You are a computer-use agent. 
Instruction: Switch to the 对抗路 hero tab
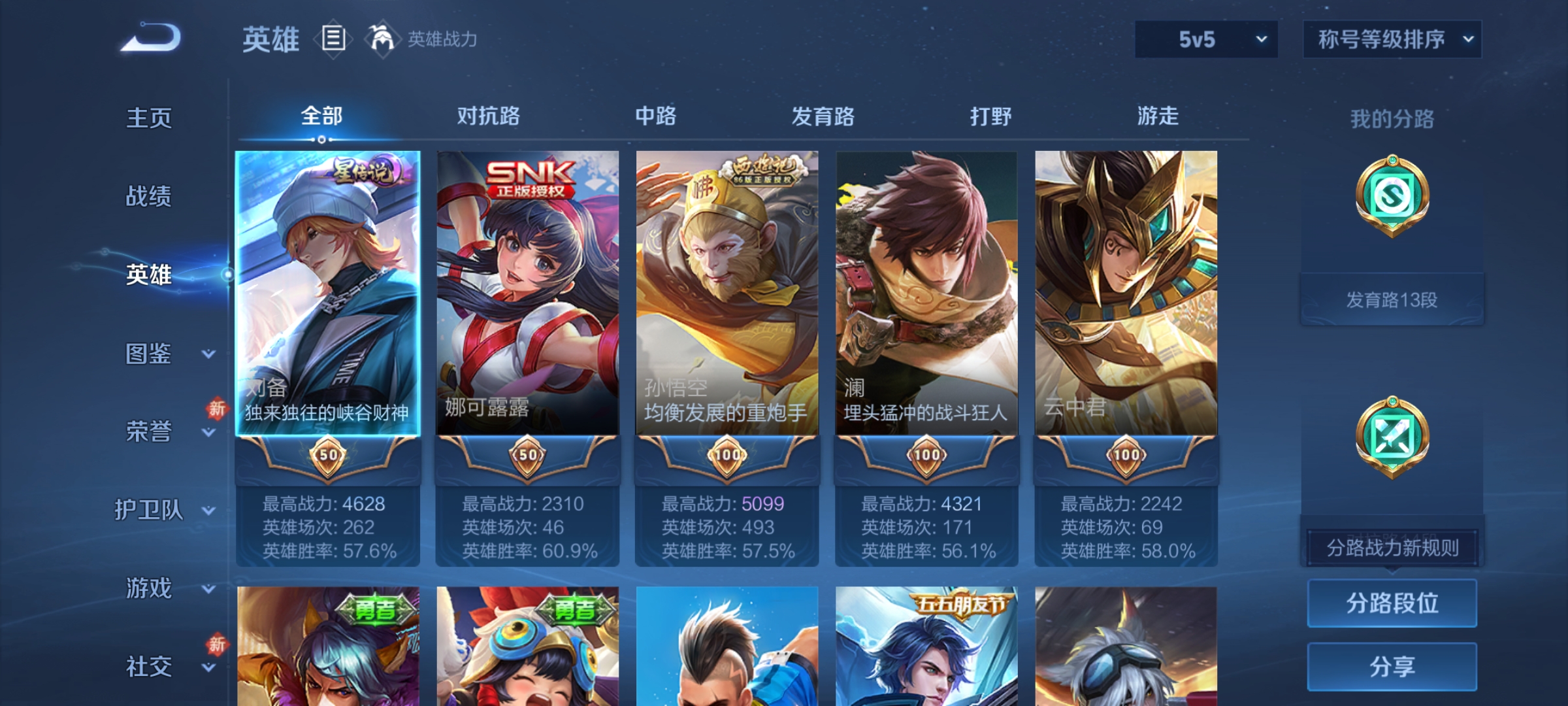click(x=488, y=116)
